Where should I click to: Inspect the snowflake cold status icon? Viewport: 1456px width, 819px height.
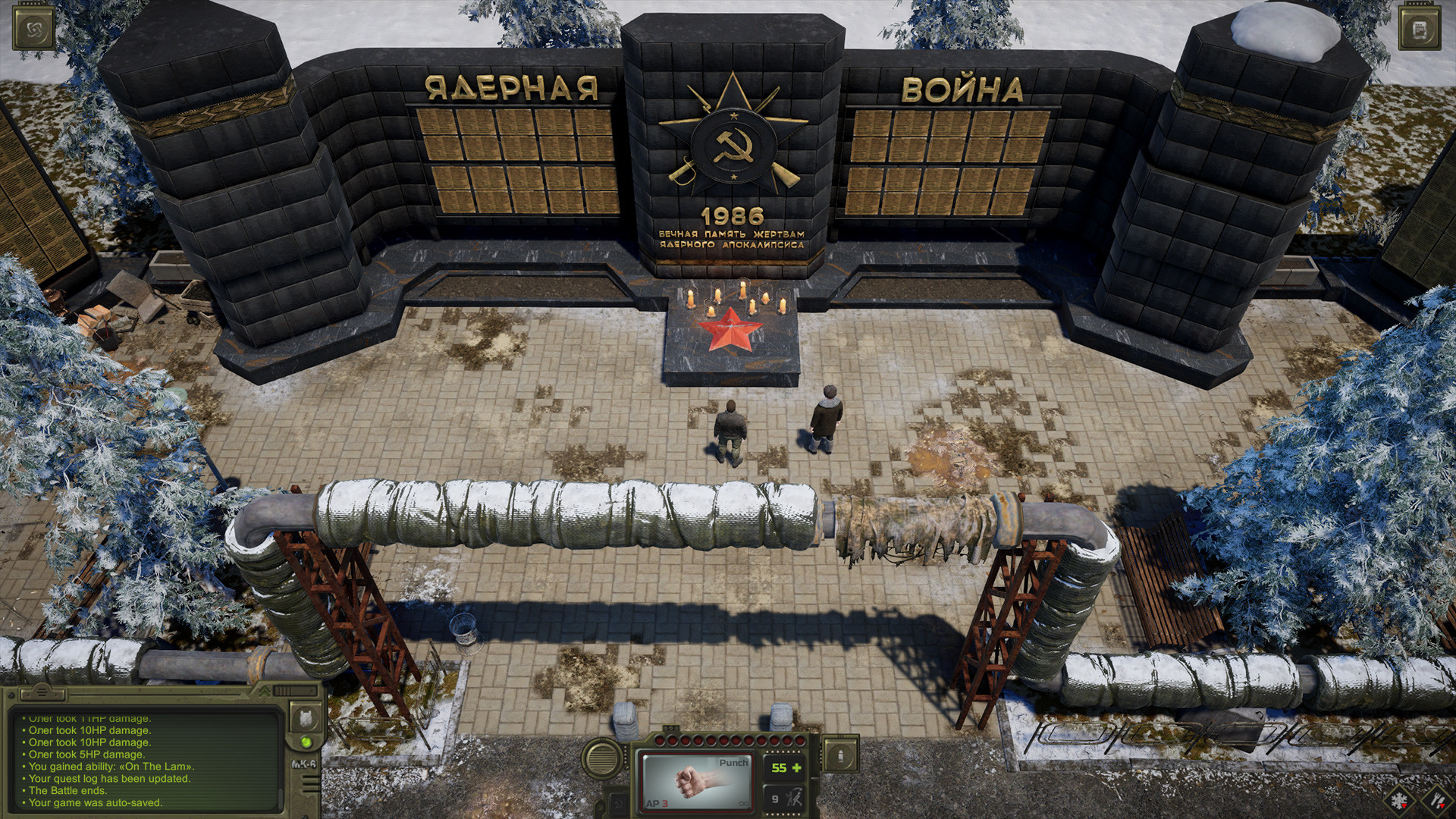coord(1399,799)
